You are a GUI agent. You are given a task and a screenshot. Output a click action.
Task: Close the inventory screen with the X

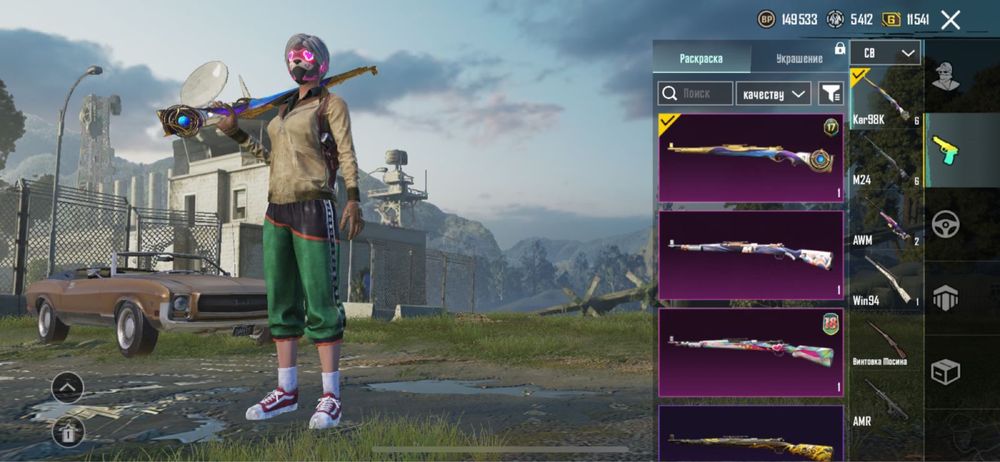point(951,19)
